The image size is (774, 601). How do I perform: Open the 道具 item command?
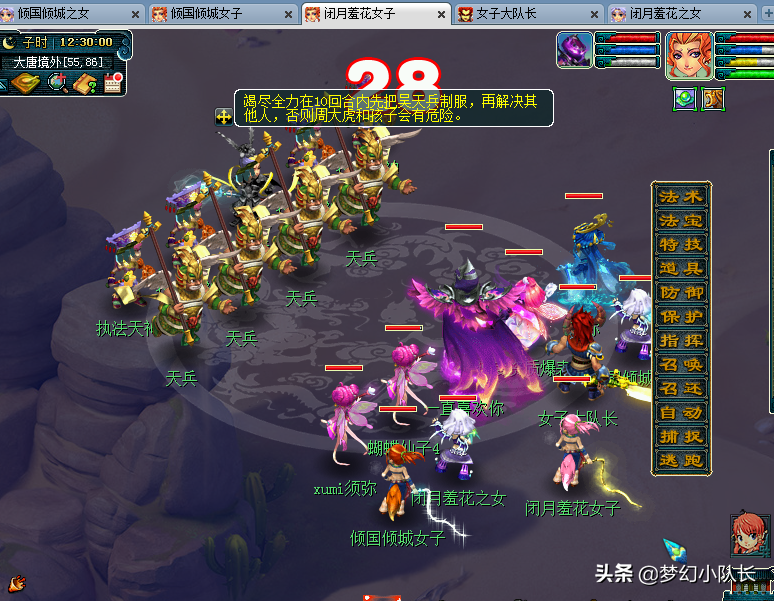coord(681,269)
